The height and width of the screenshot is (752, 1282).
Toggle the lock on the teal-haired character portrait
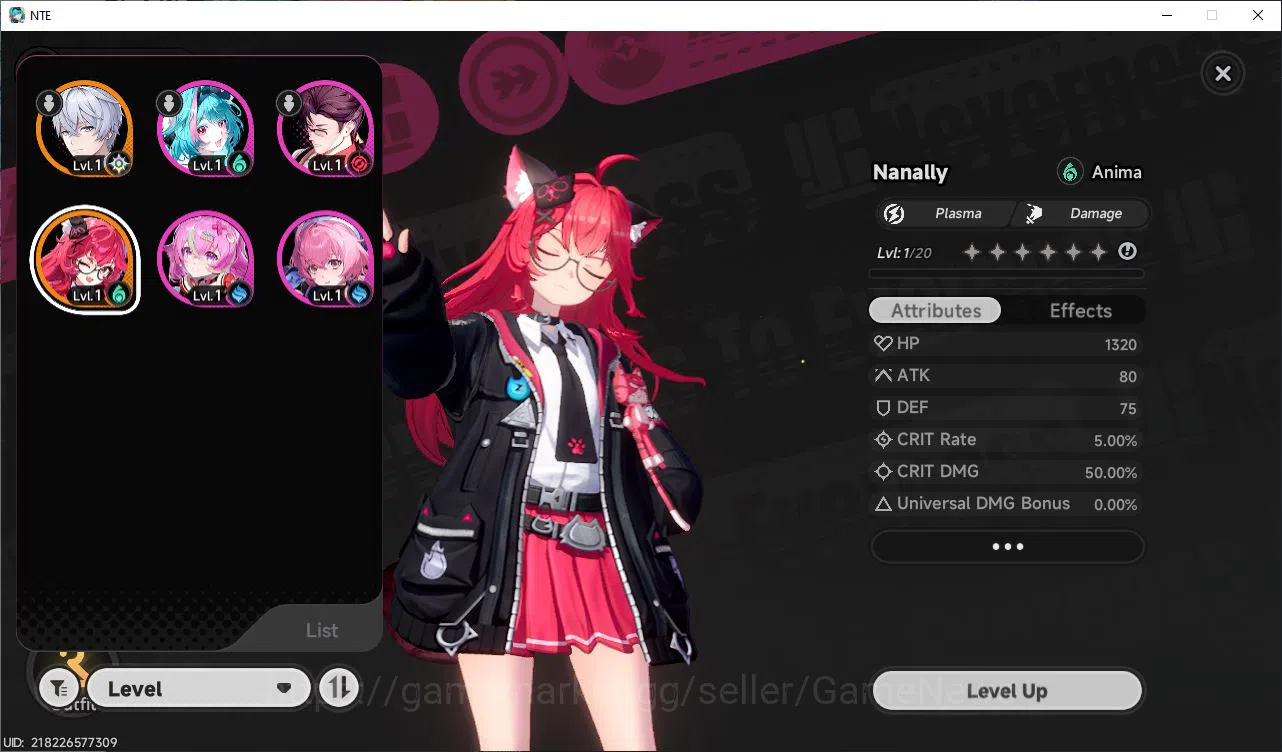168,101
